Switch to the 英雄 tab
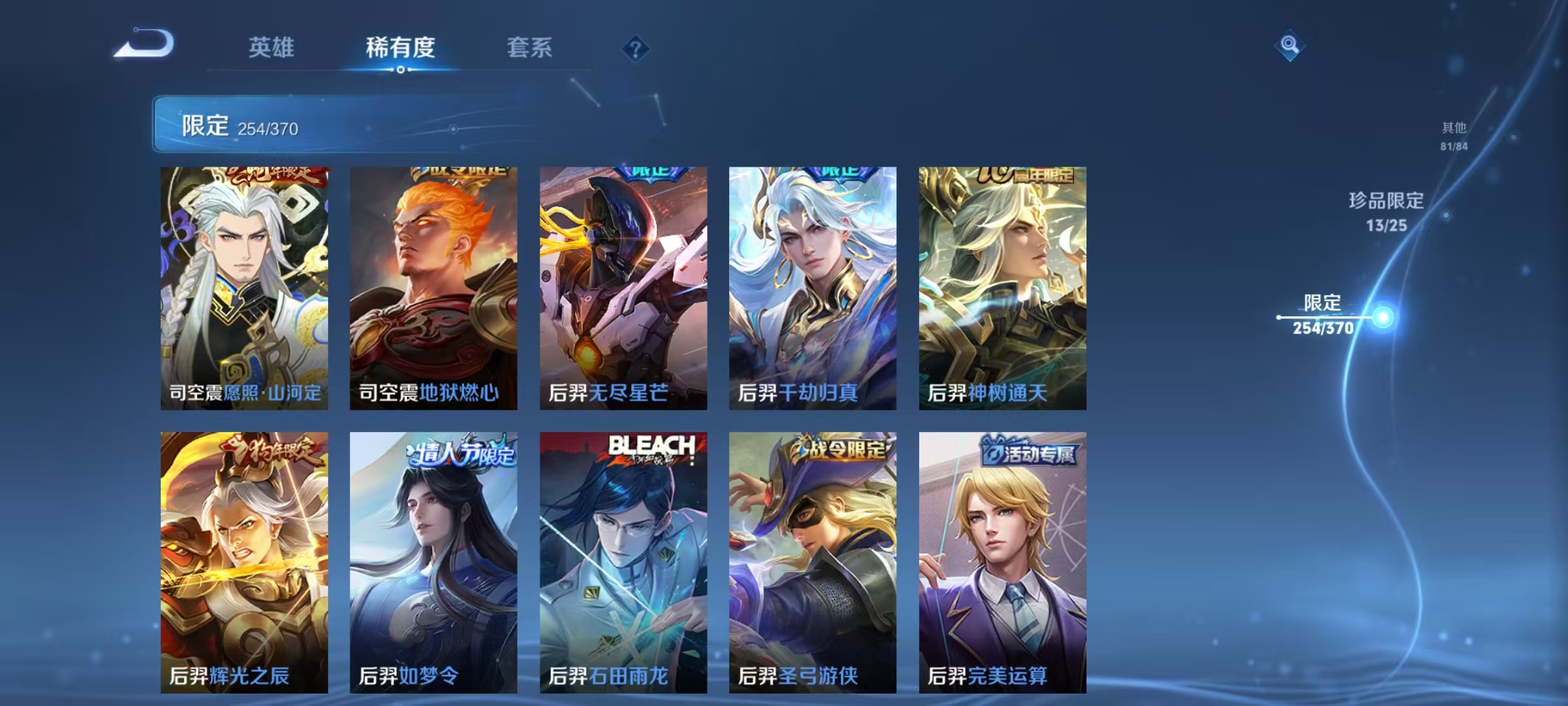Screen dimensions: 1568x706 271,47
